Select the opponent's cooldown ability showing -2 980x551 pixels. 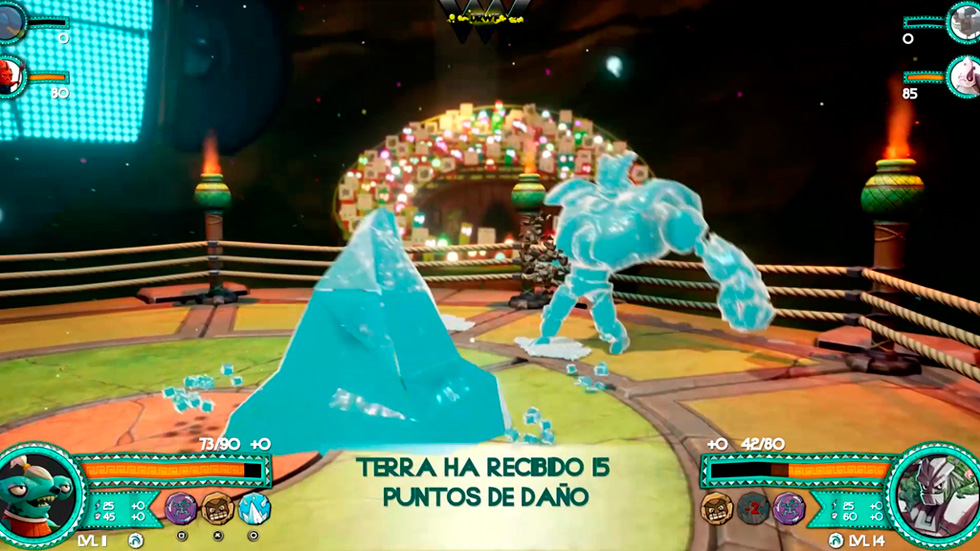coord(753,508)
